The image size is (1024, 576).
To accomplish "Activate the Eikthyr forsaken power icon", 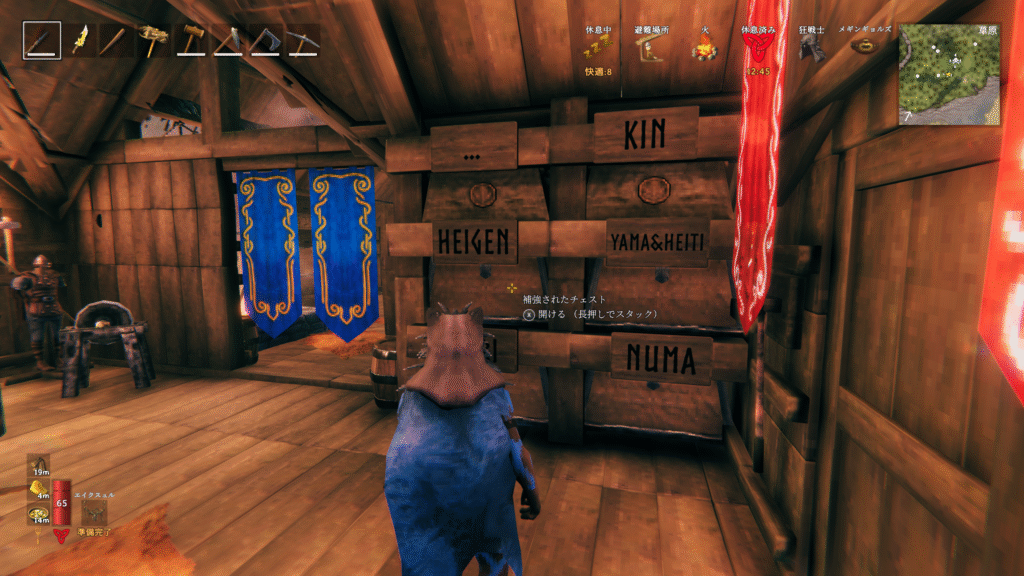I will [95, 512].
